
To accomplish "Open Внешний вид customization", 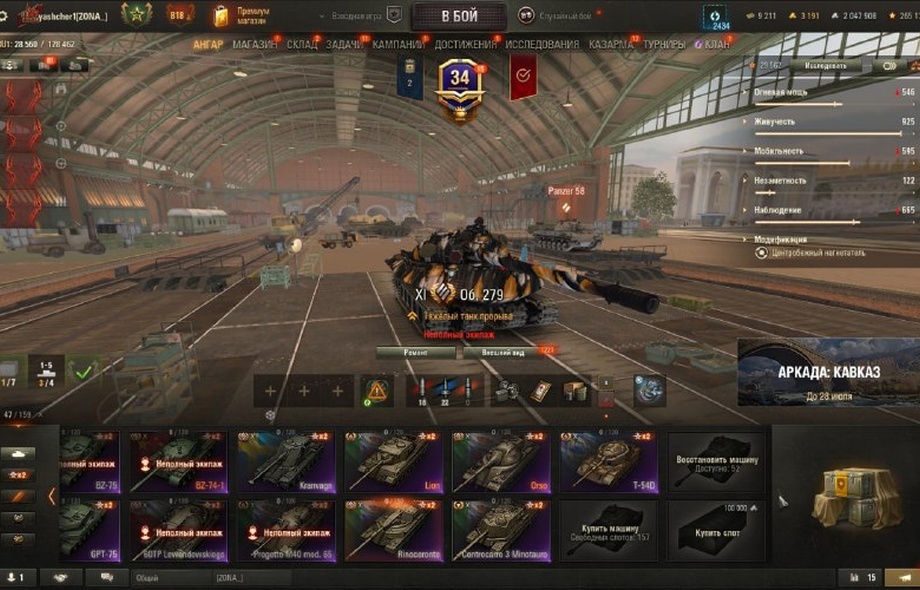I will coord(502,352).
